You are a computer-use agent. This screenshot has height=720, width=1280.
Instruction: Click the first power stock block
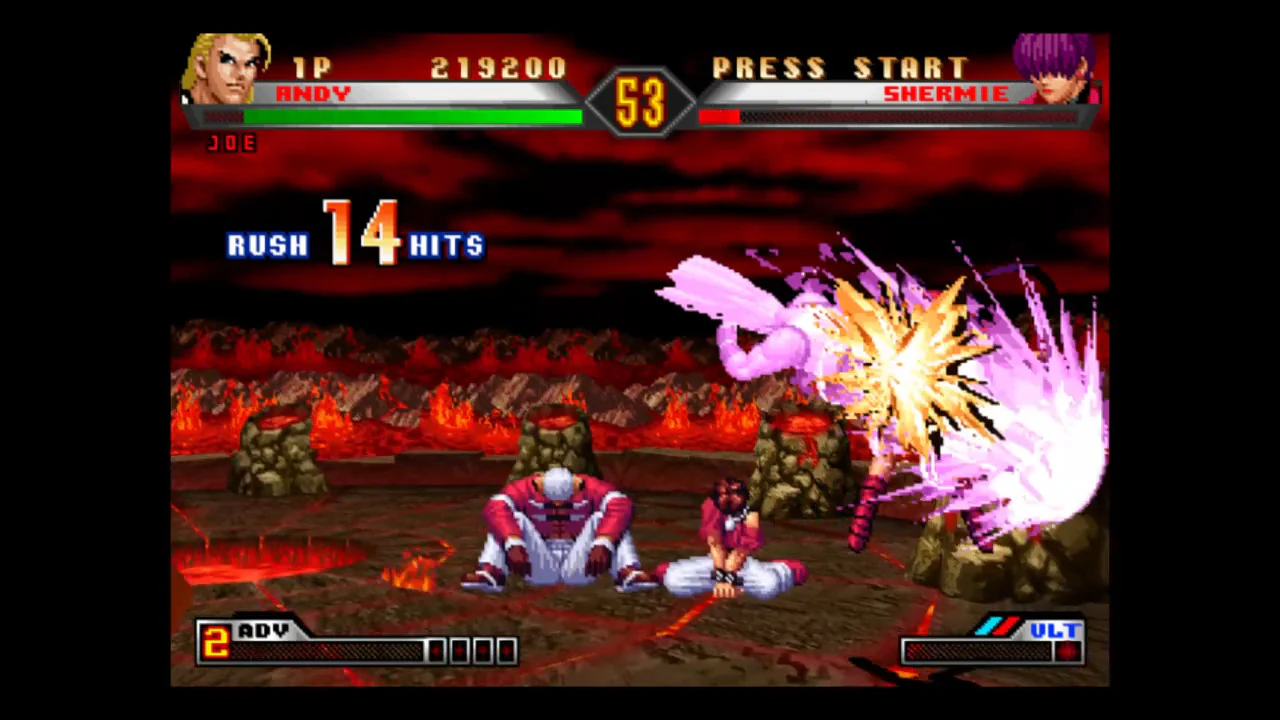click(x=434, y=651)
